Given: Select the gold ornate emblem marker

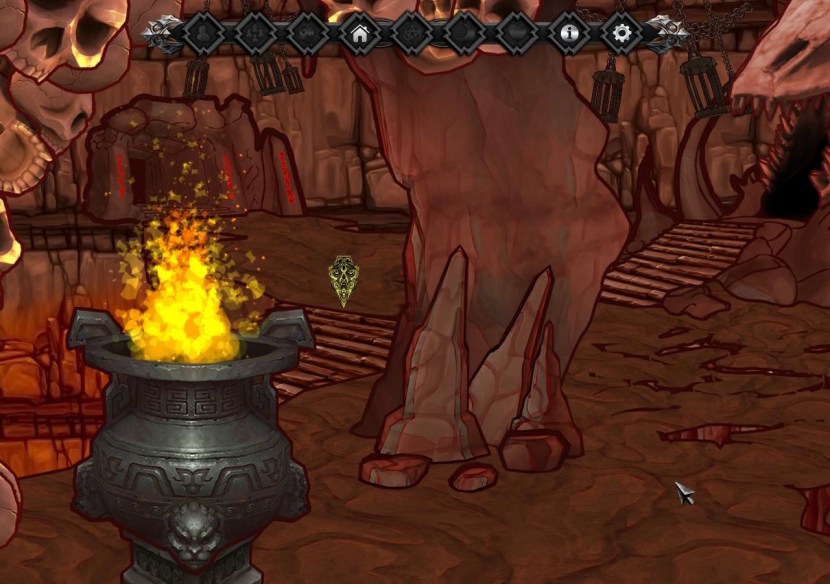Looking at the screenshot, I should (x=344, y=280).
